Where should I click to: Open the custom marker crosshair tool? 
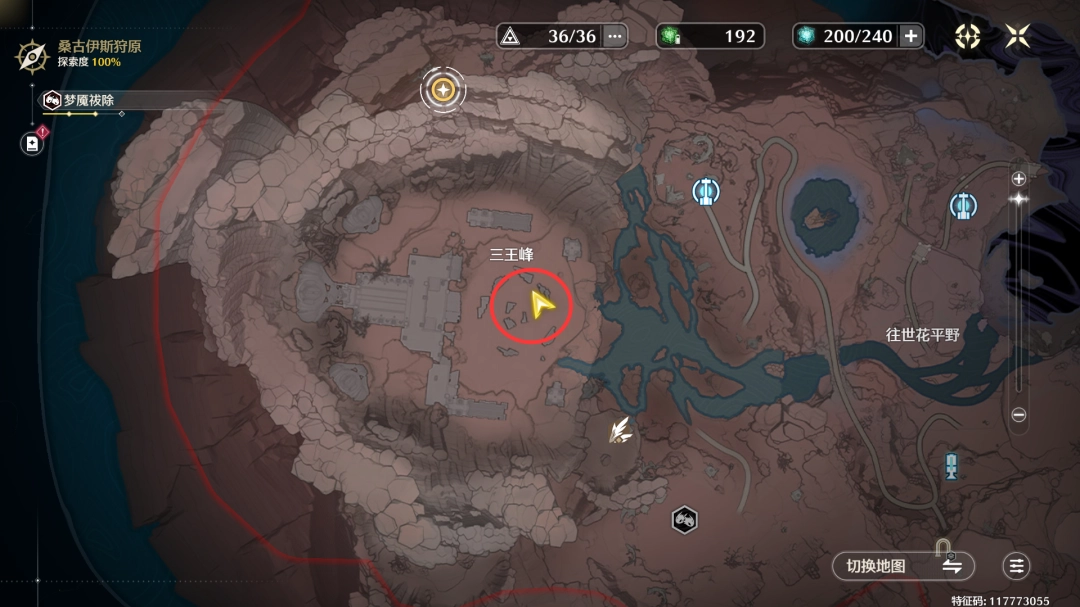click(967, 36)
